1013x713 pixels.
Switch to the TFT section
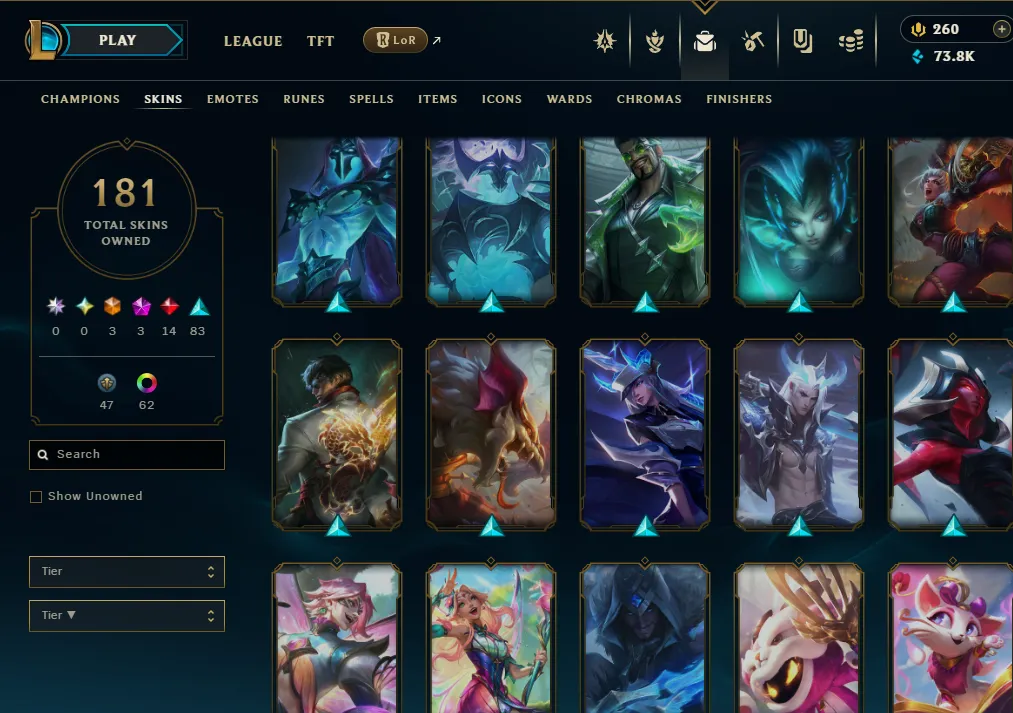click(x=321, y=41)
